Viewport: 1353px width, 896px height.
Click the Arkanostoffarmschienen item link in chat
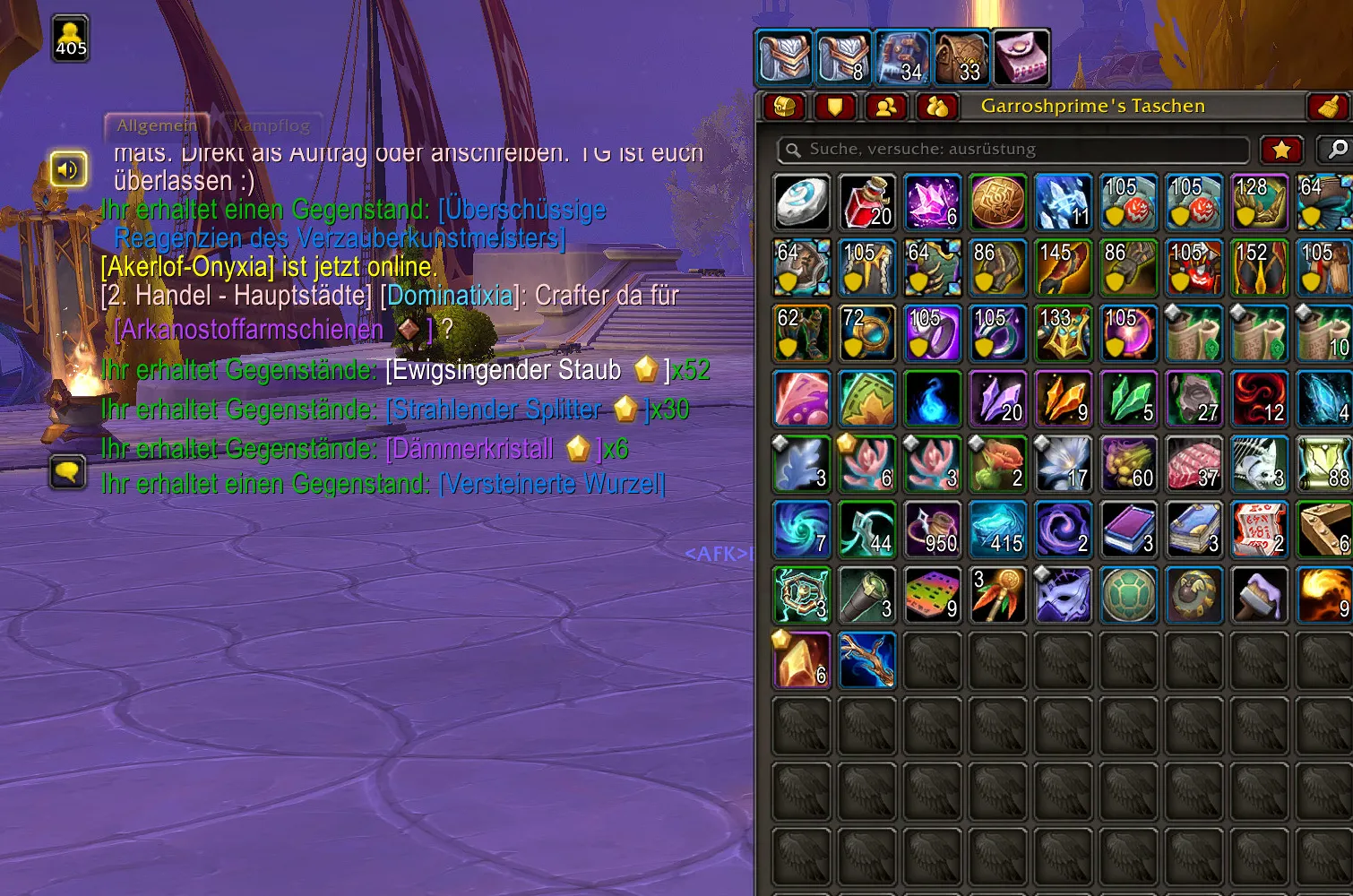[x=250, y=330]
